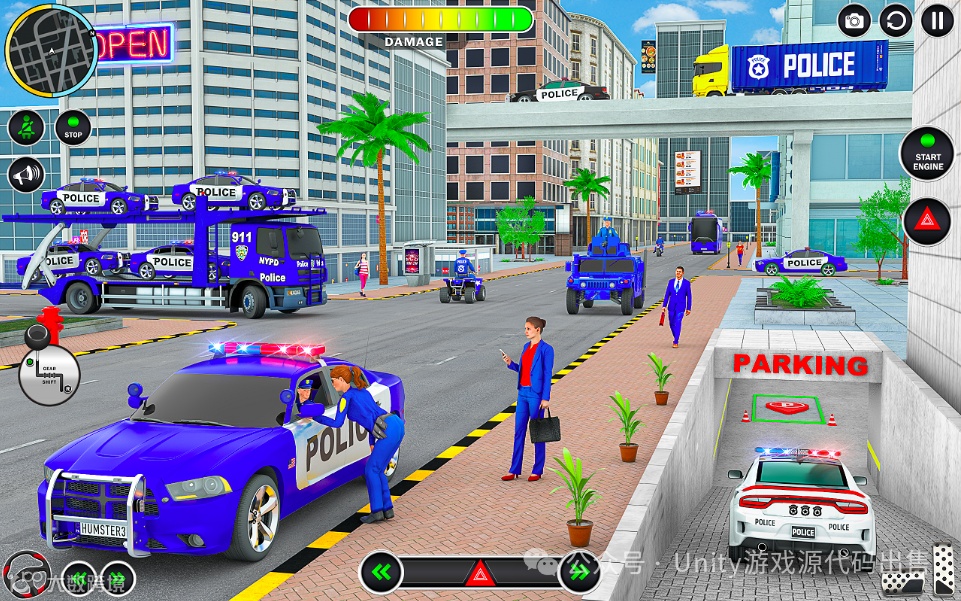
Task: Activate the green STOP button
Action: pos(73,128)
